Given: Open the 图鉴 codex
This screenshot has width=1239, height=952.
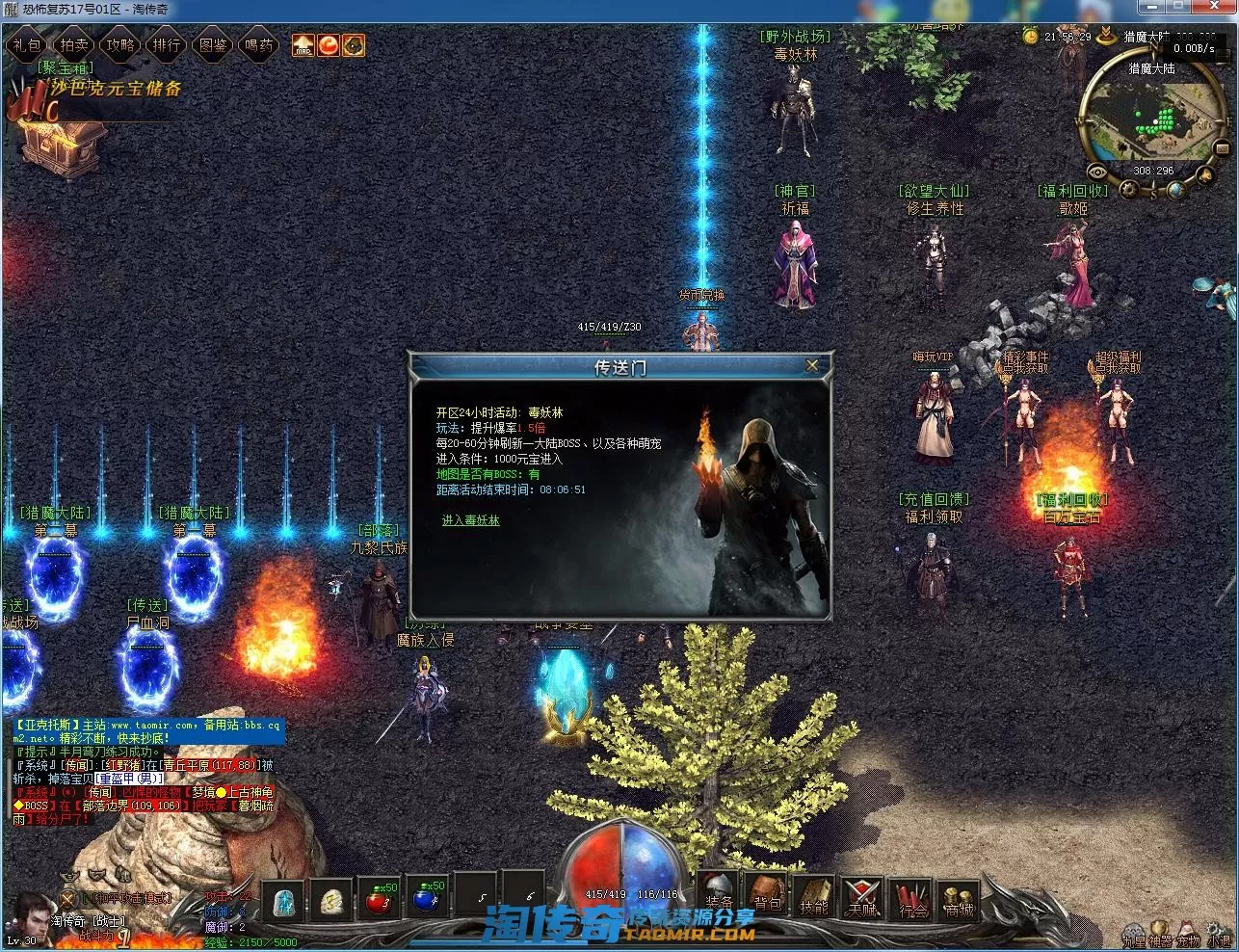Looking at the screenshot, I should (x=213, y=45).
